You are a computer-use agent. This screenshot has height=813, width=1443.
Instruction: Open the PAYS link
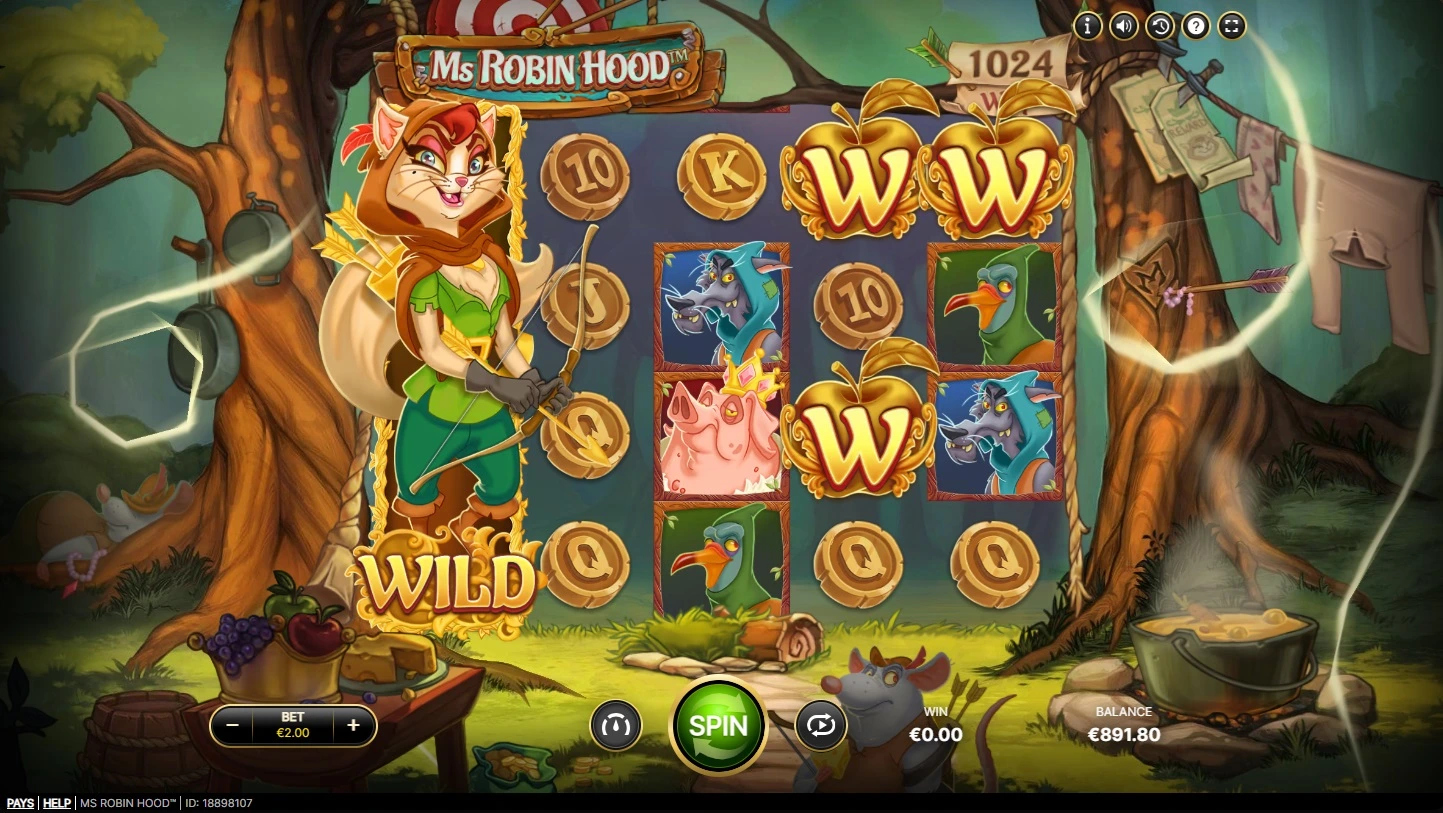pos(20,803)
